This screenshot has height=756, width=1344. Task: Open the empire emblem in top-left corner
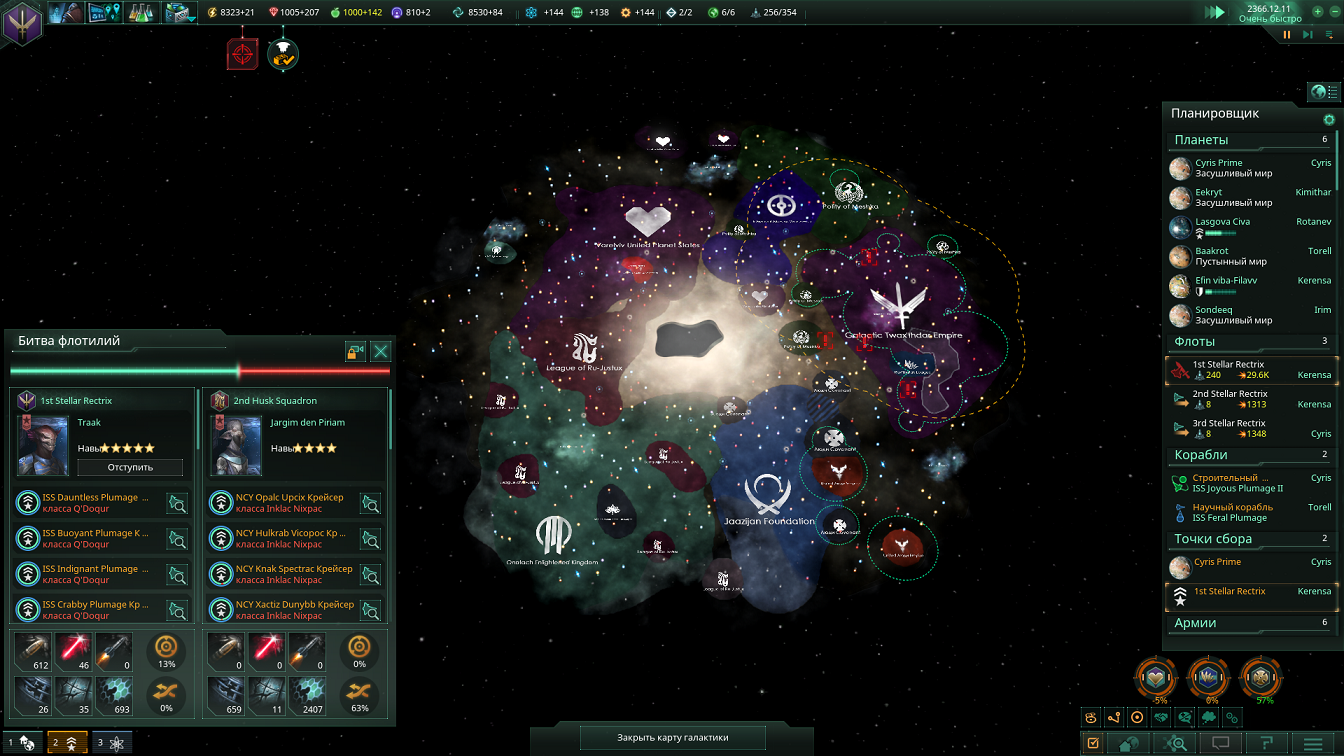coord(21,22)
